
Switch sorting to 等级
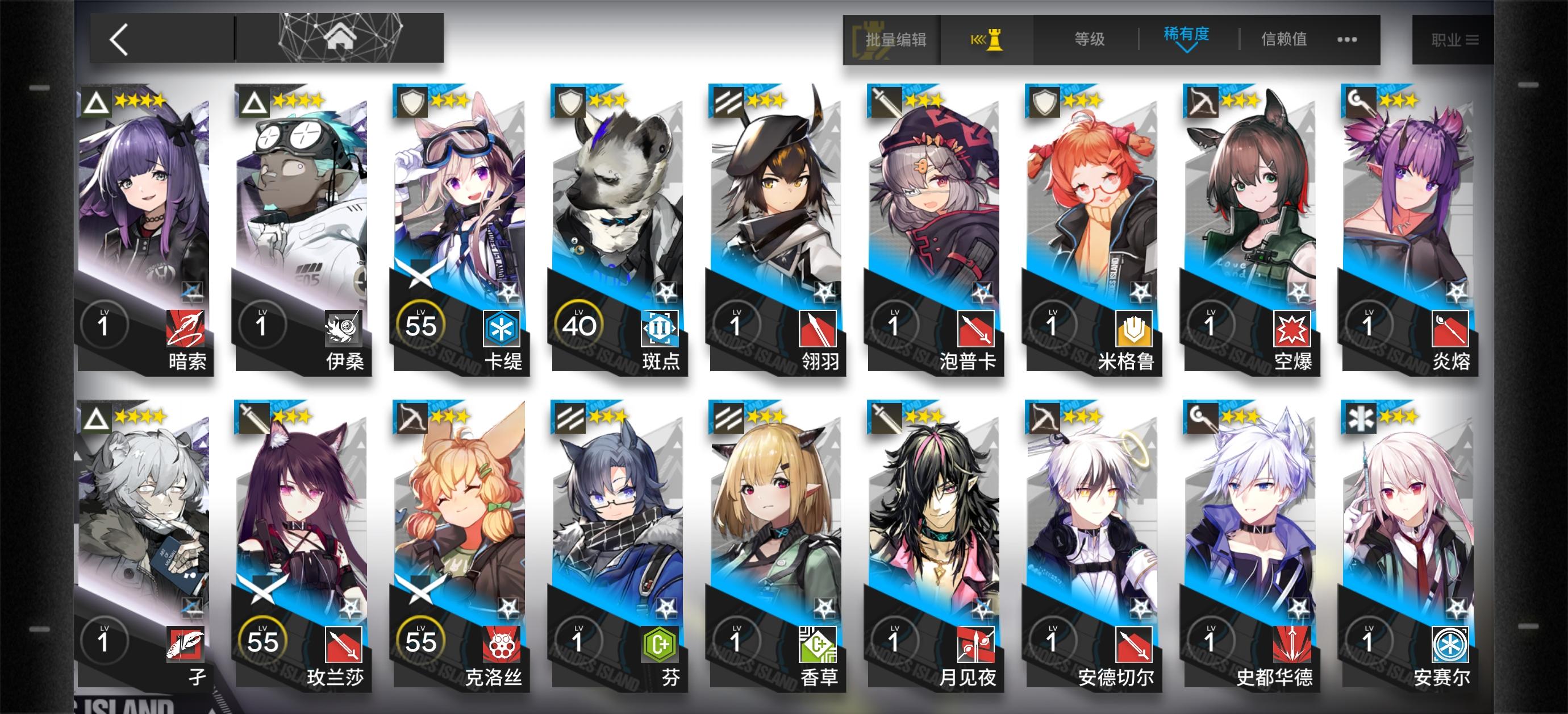pyautogui.click(x=1090, y=39)
